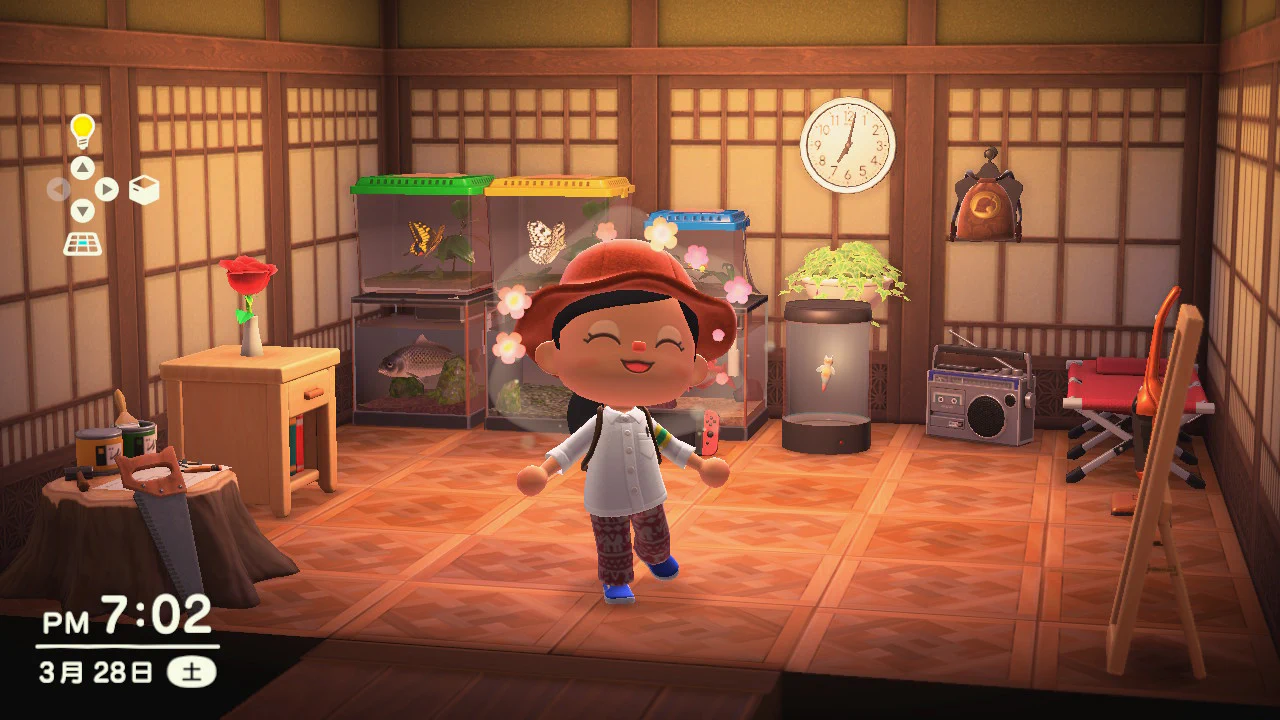Screen dimensions: 1280x720
Task: Toggle the room lighting light bulb icon
Action: point(82,131)
